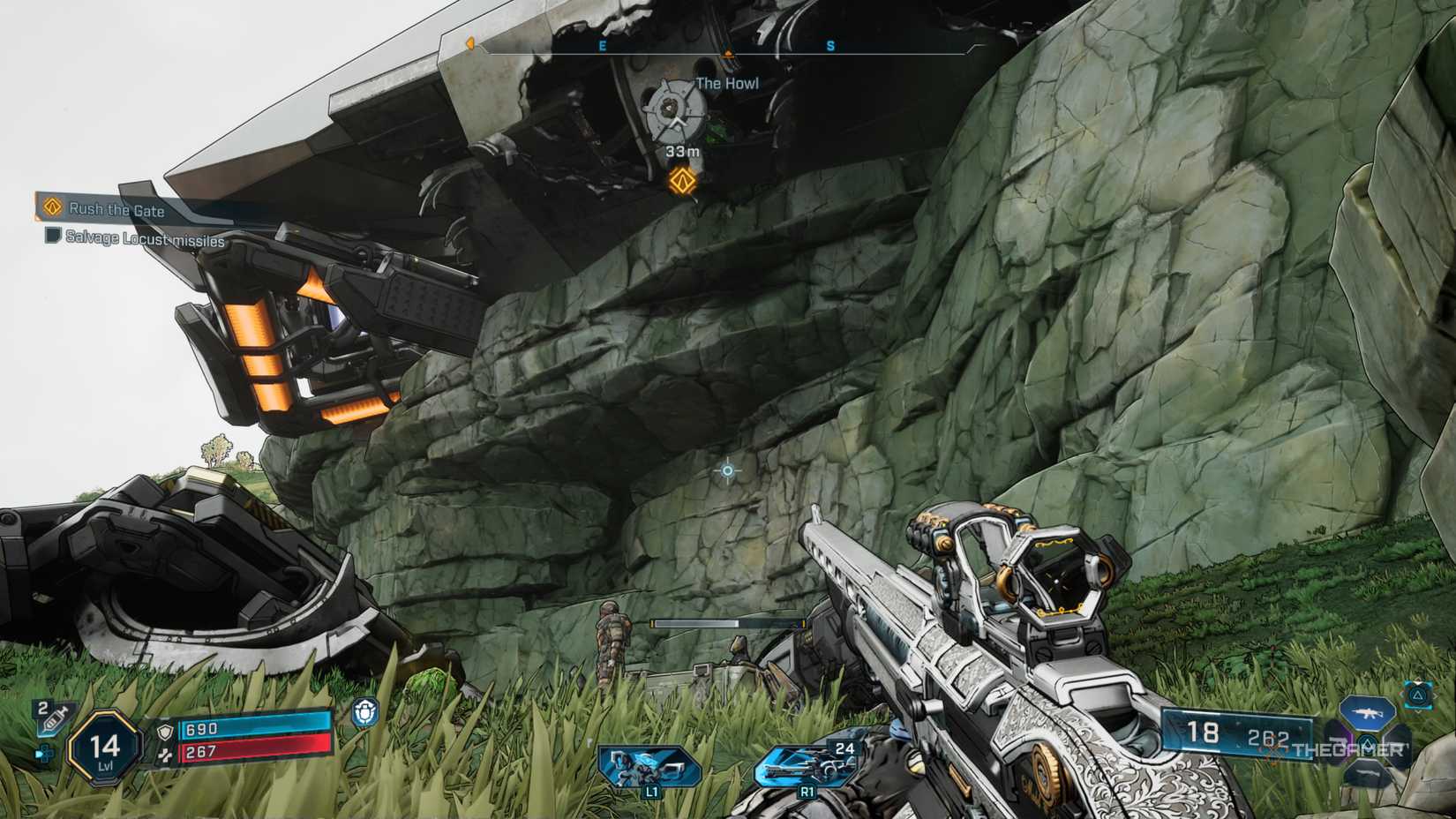Fire the ordnance launcher with 24 charges

coord(807,764)
